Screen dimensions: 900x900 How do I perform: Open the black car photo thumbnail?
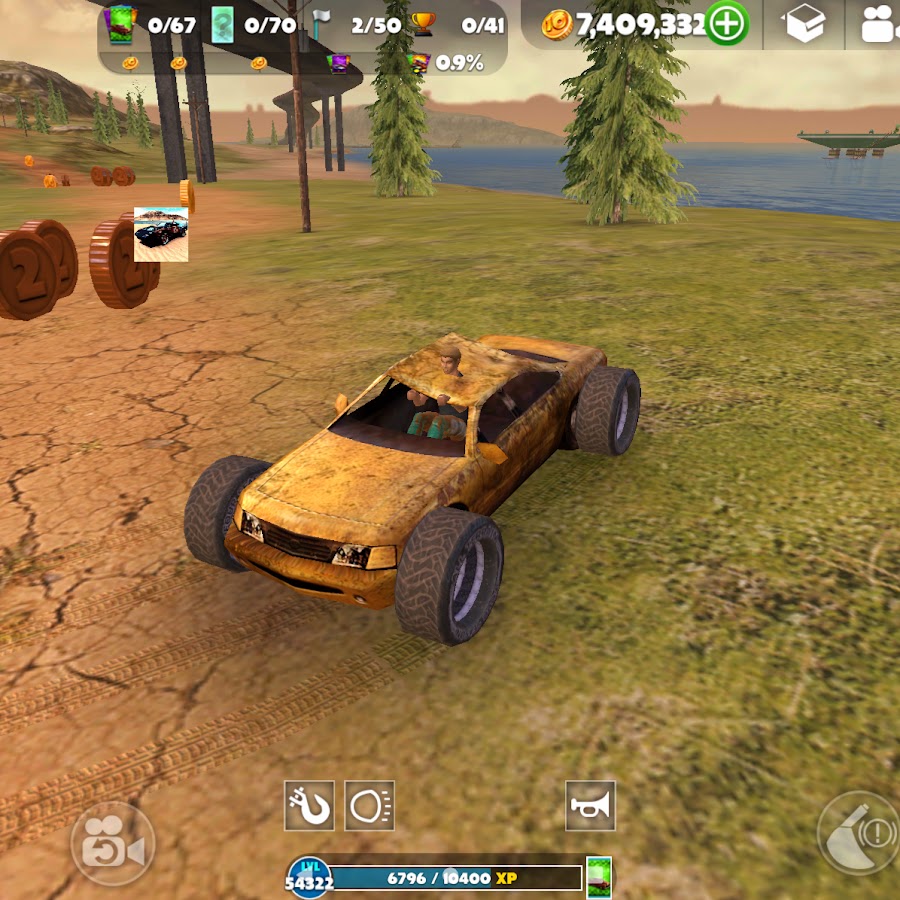tap(161, 234)
